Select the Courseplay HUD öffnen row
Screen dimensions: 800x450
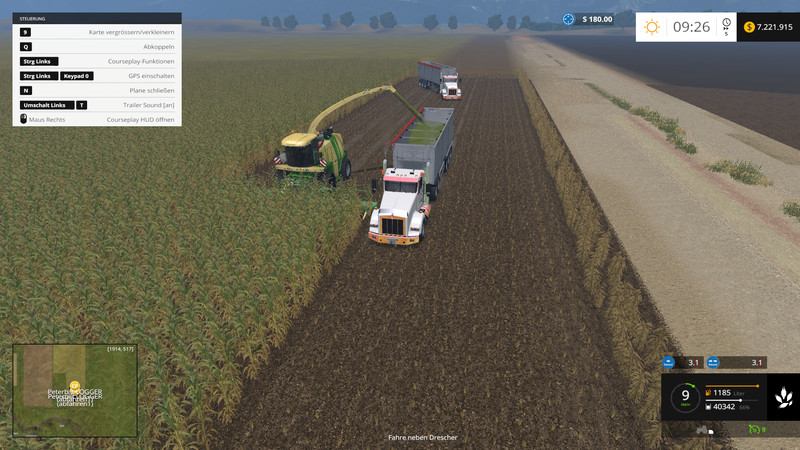coord(97,119)
